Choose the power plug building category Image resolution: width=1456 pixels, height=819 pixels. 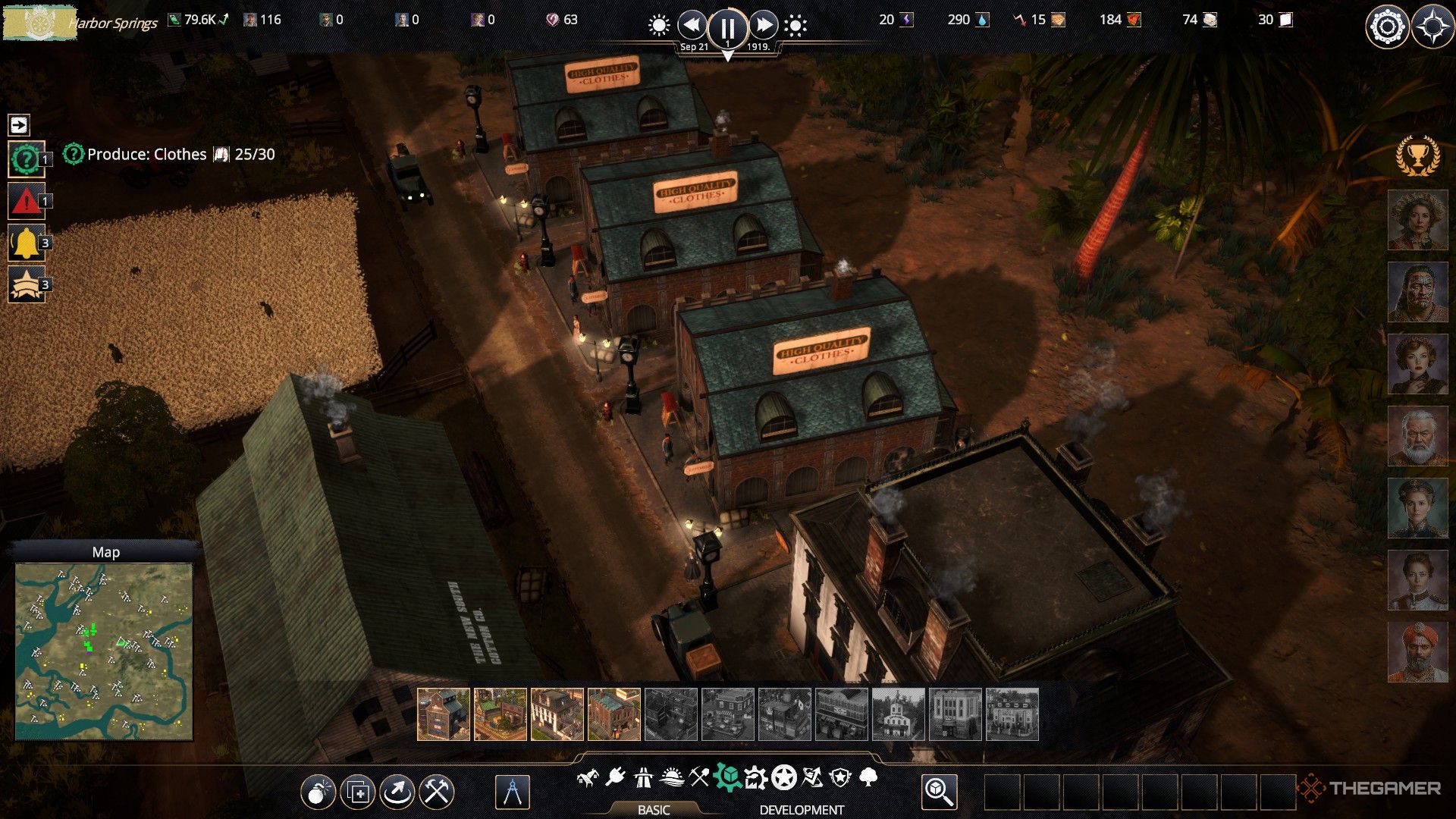pos(615,777)
